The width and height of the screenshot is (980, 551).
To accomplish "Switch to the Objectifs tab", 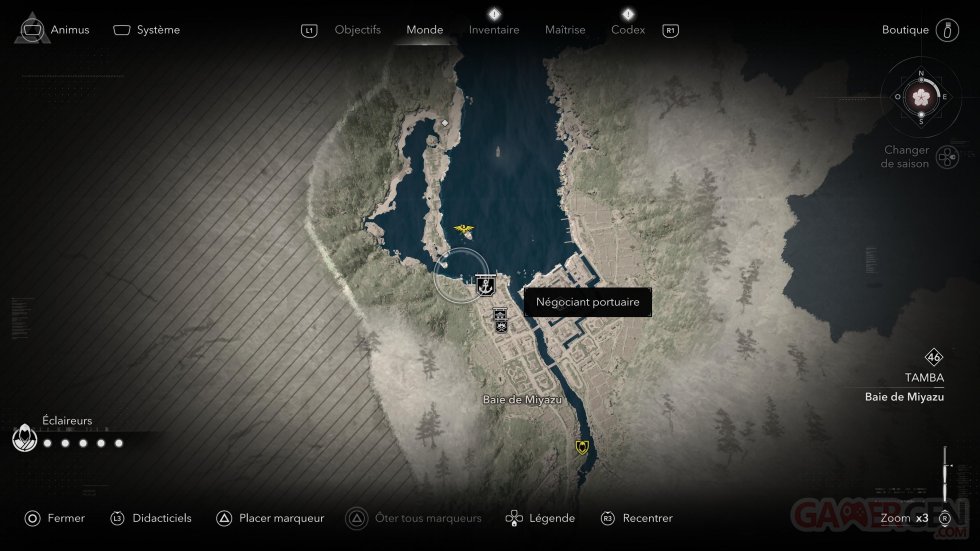I will tap(357, 30).
